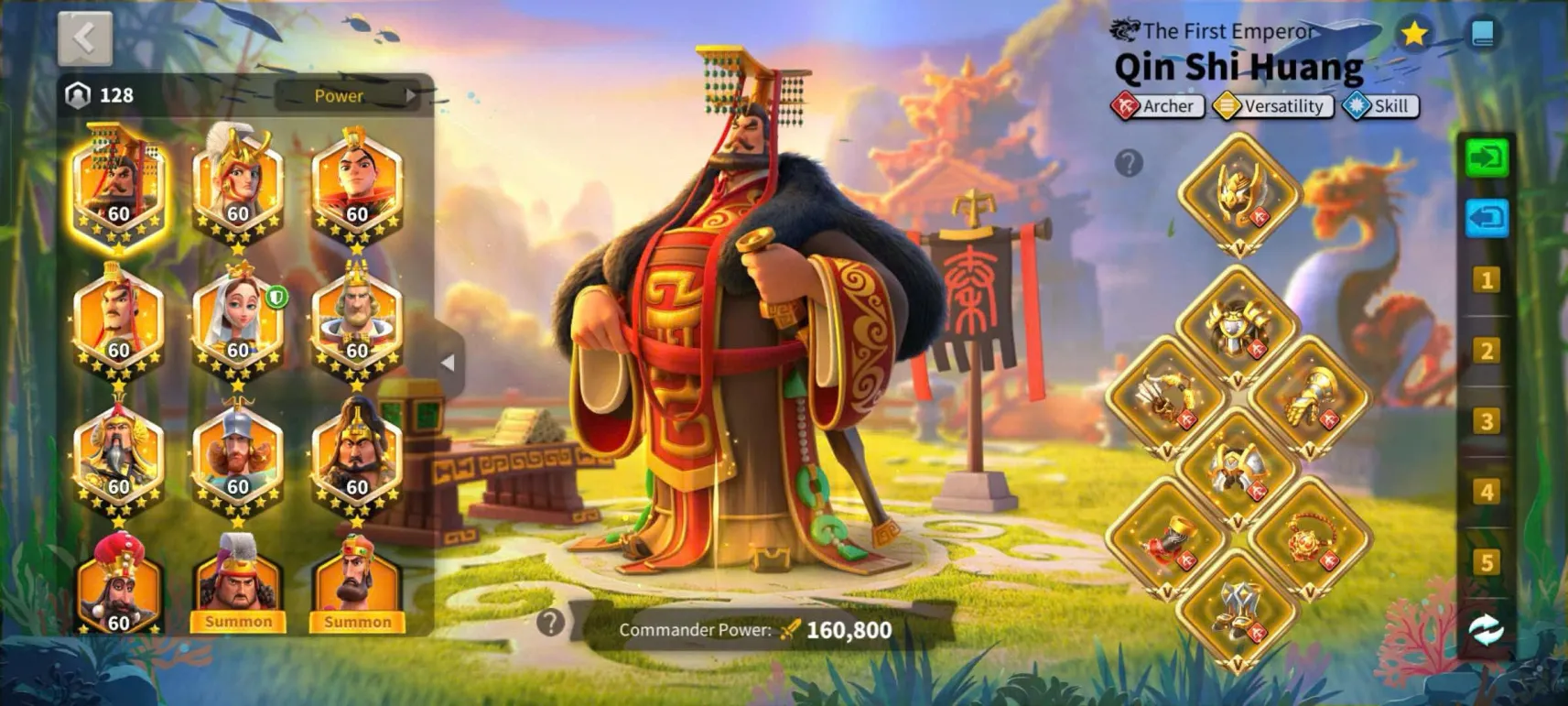Switch to equipment preset 1
This screenshot has height=706, width=1568.
coord(1486,280)
